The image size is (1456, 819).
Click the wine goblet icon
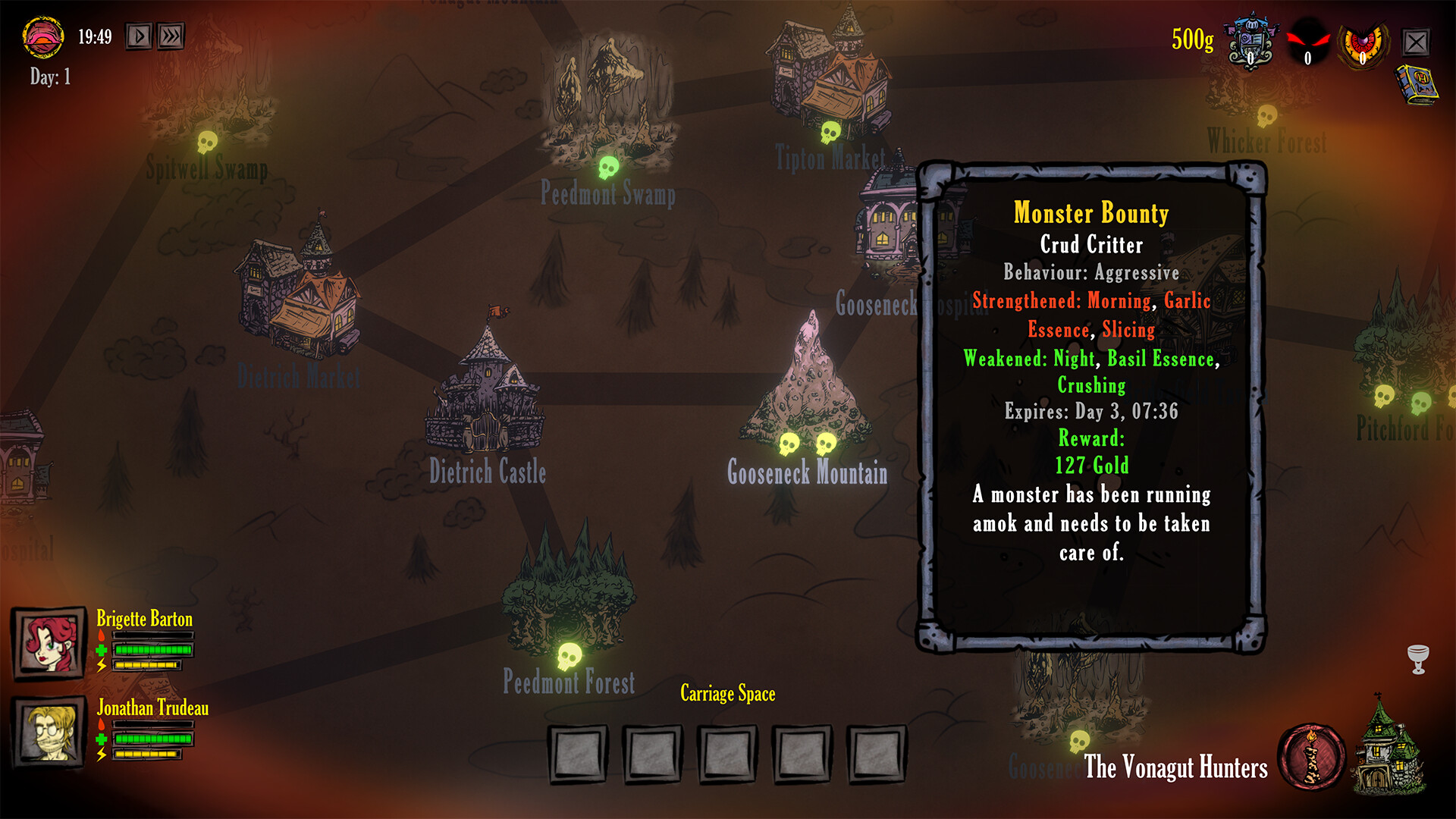pos(1417,658)
